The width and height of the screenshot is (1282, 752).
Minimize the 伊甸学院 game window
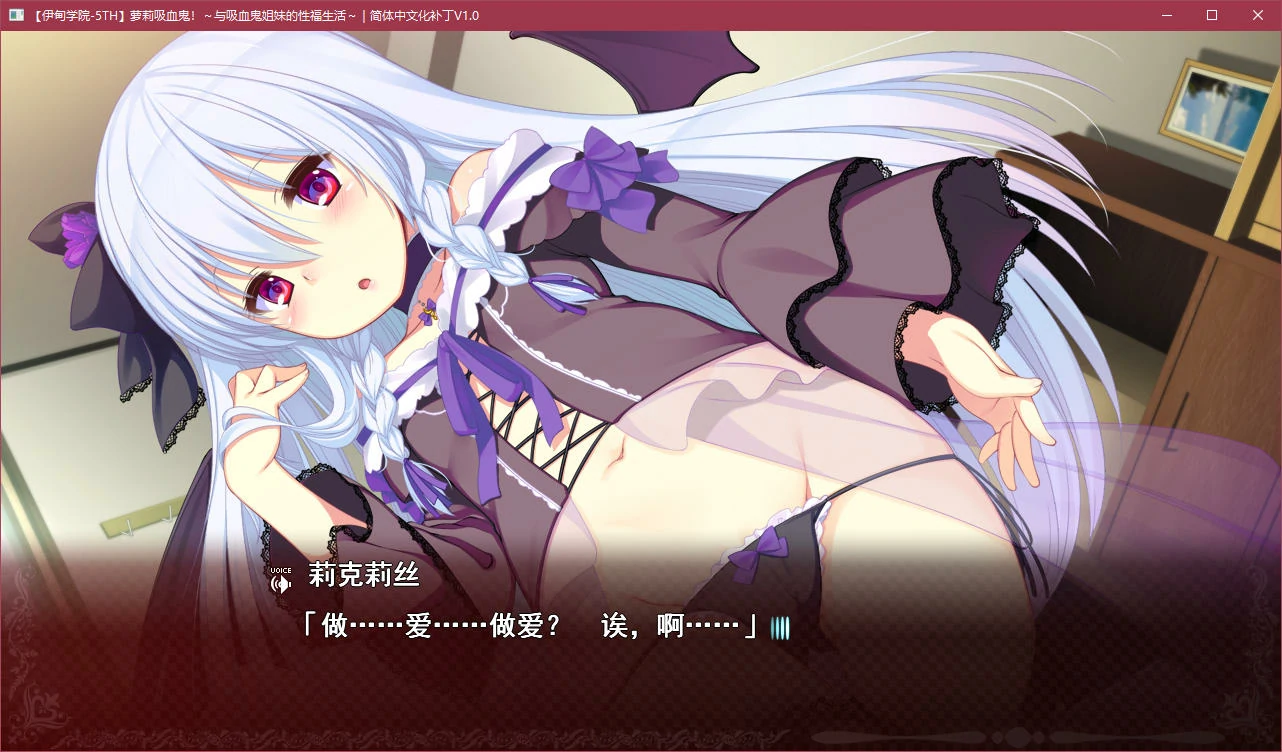(1166, 15)
